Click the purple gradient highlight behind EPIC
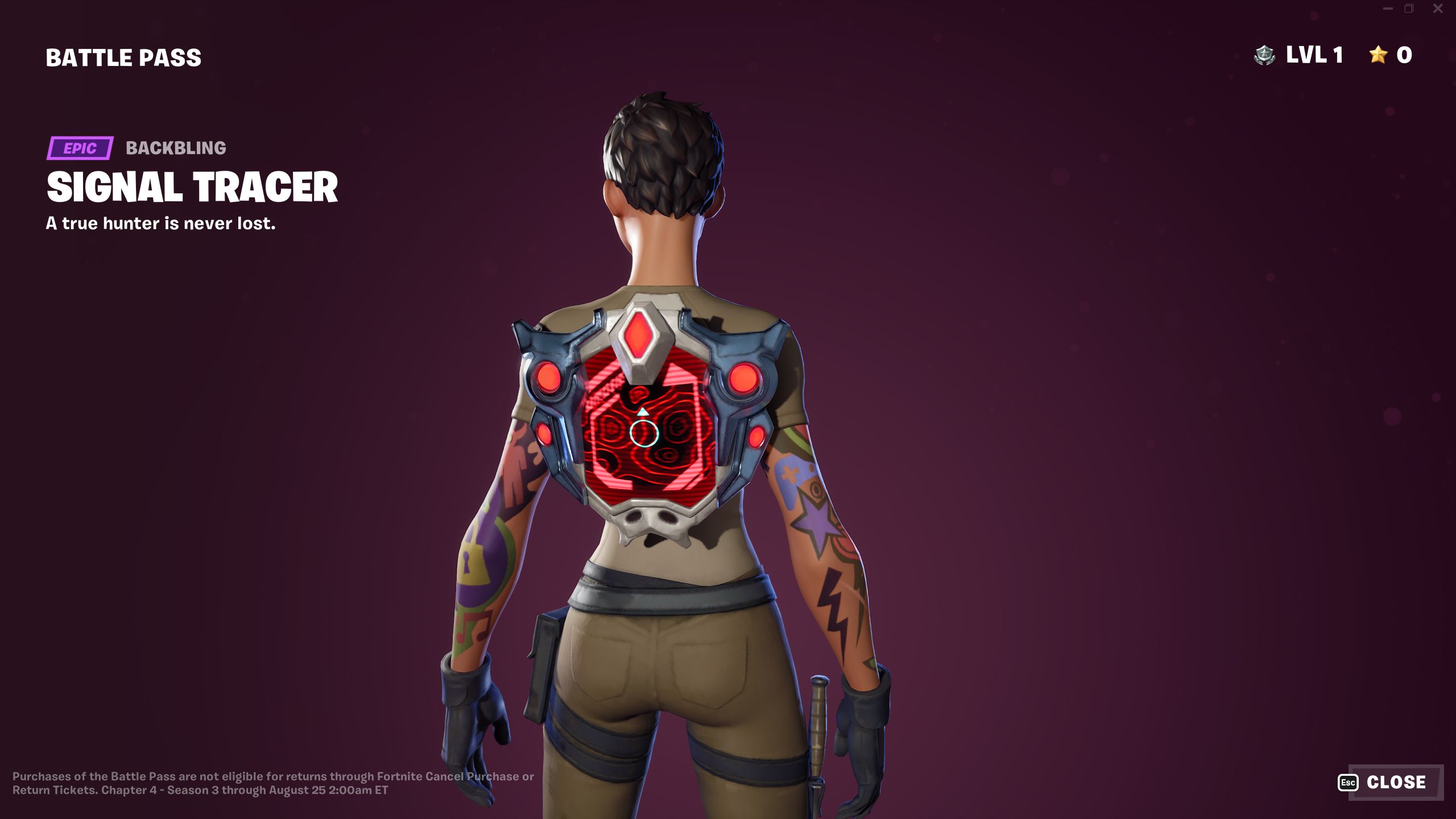This screenshot has width=1456, height=819. tap(80, 149)
